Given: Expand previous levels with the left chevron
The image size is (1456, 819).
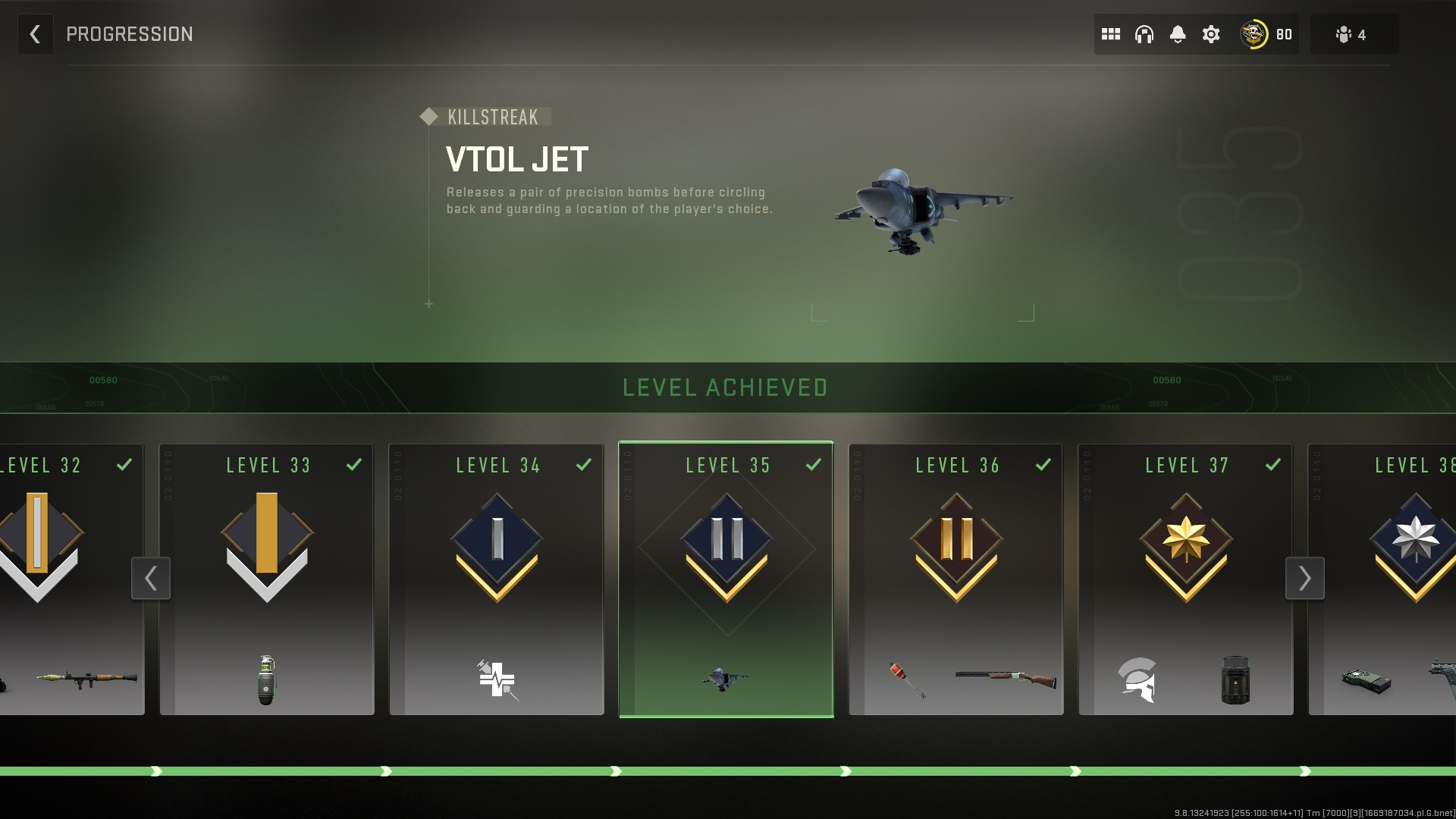Looking at the screenshot, I should [x=151, y=579].
